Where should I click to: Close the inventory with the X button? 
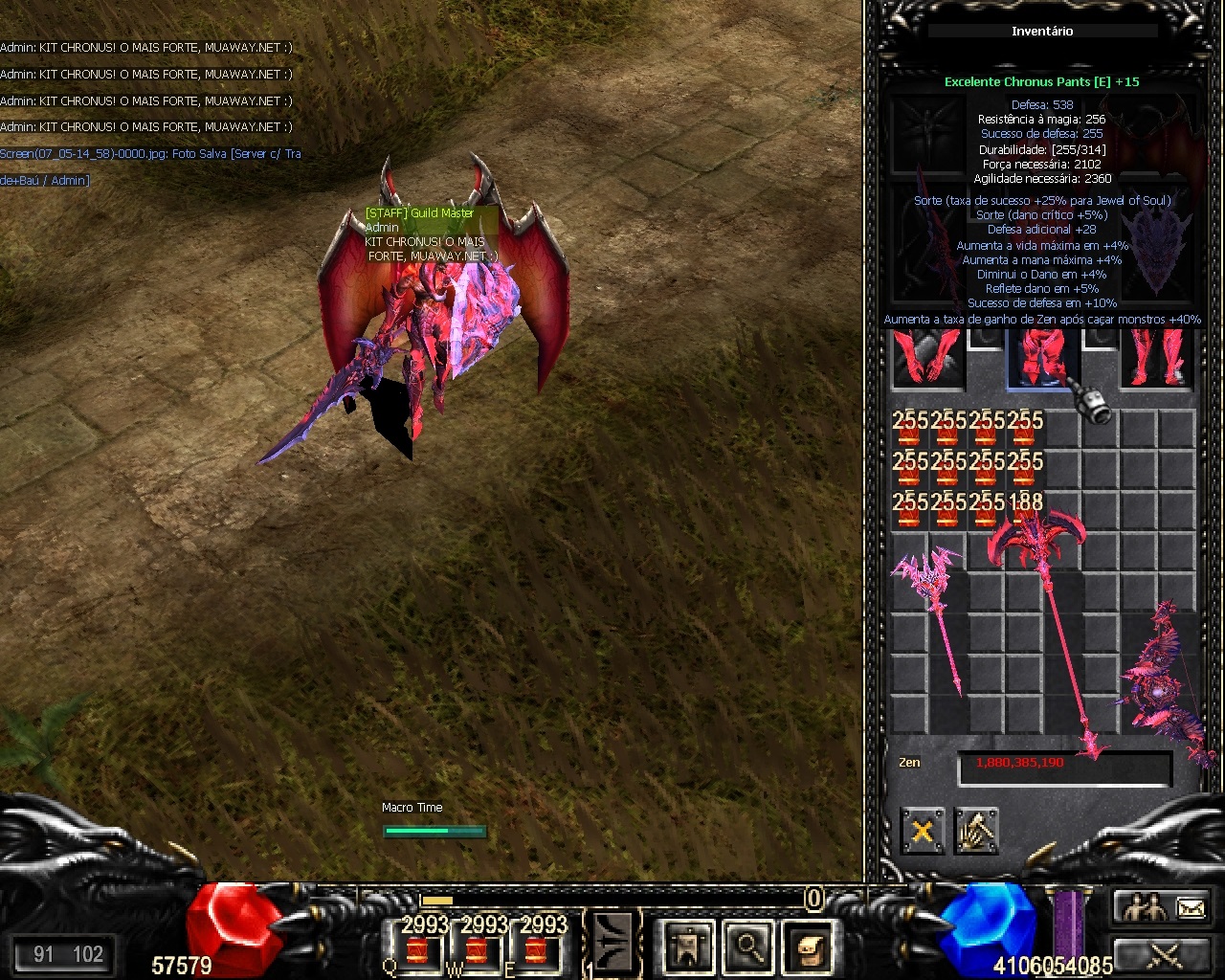pyautogui.click(x=922, y=831)
